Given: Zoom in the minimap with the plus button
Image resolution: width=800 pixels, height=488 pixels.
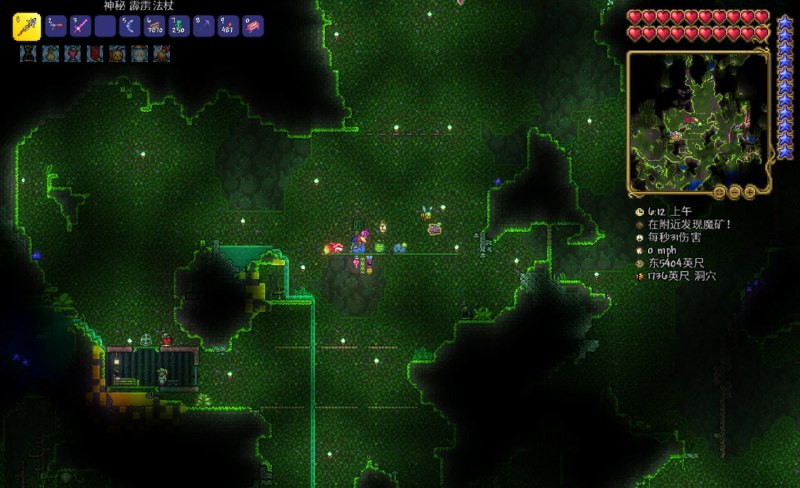Looking at the screenshot, I should coord(751,191).
